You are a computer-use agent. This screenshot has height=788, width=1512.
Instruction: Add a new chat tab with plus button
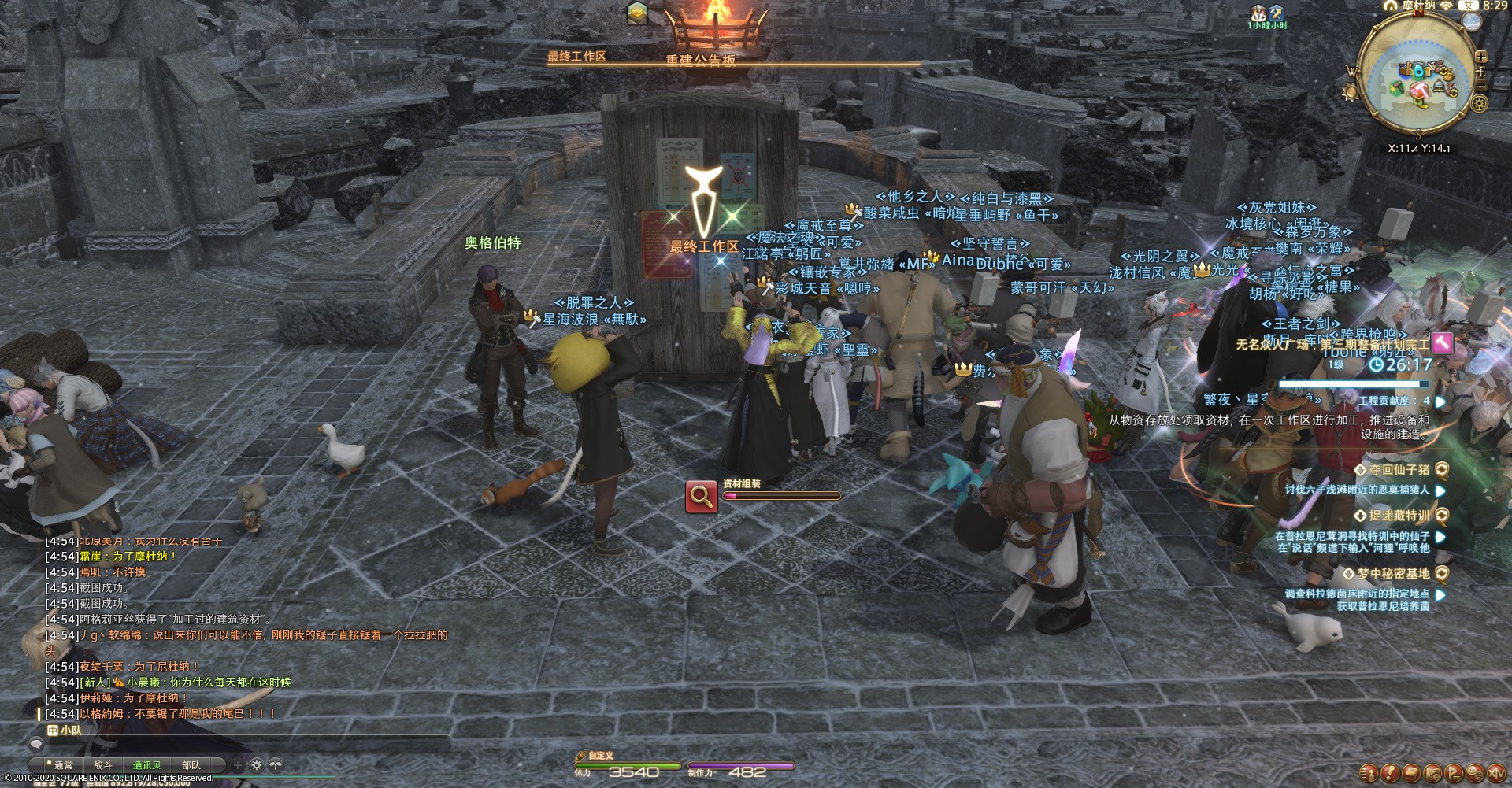(238, 764)
